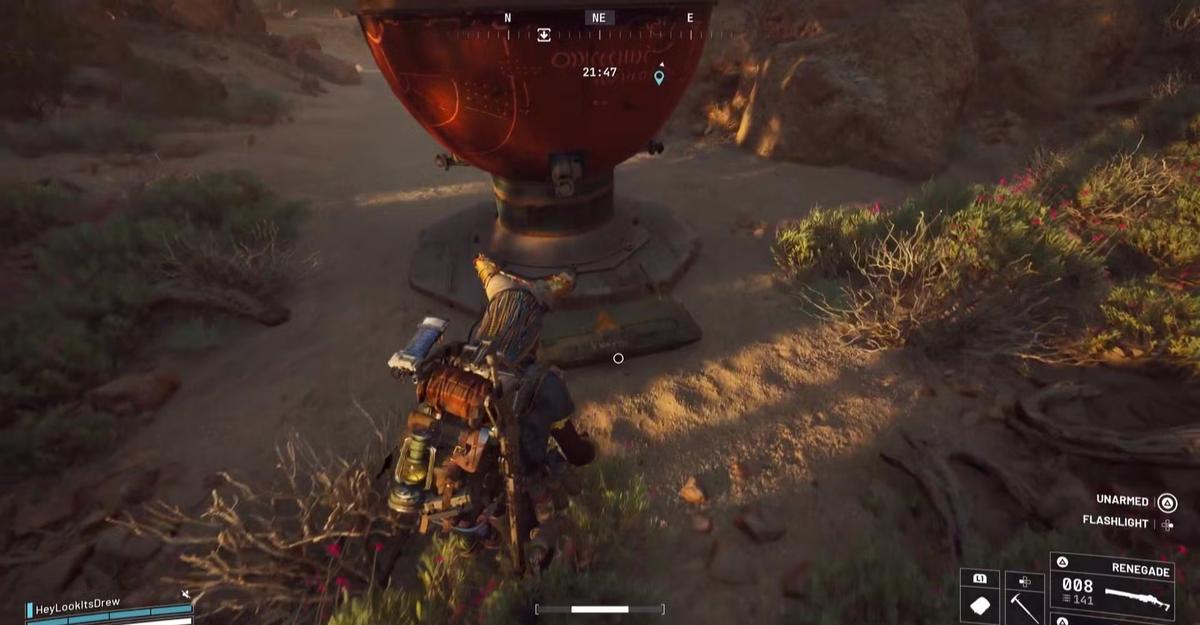Click the blue waypoint pin marker

click(659, 77)
